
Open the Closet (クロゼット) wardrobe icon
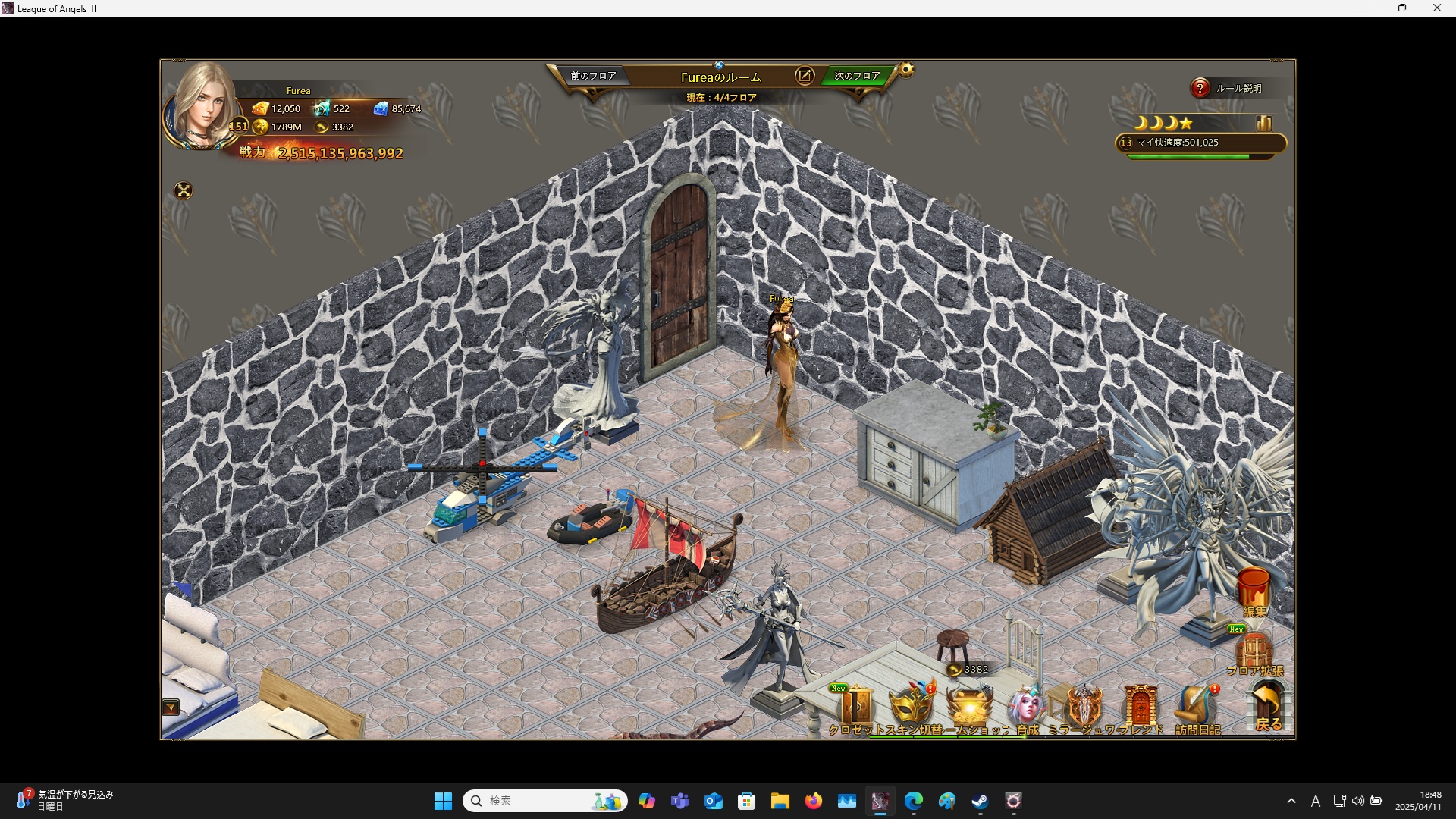856,707
